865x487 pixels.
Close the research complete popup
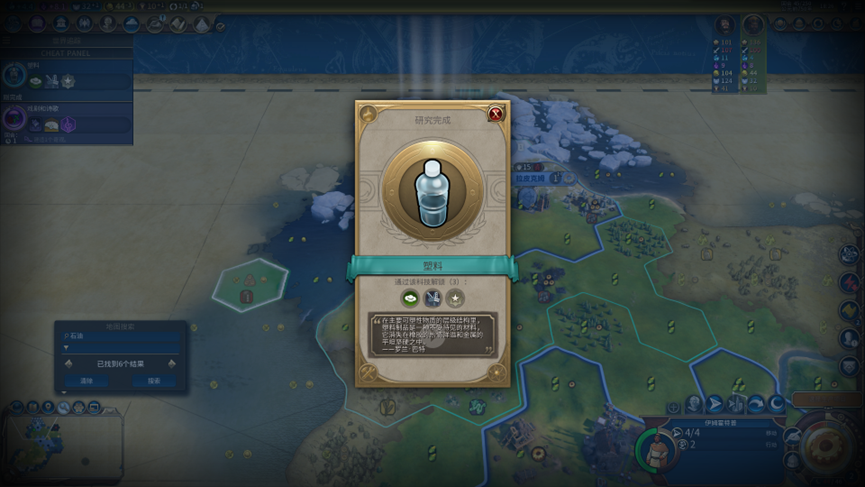[495, 114]
